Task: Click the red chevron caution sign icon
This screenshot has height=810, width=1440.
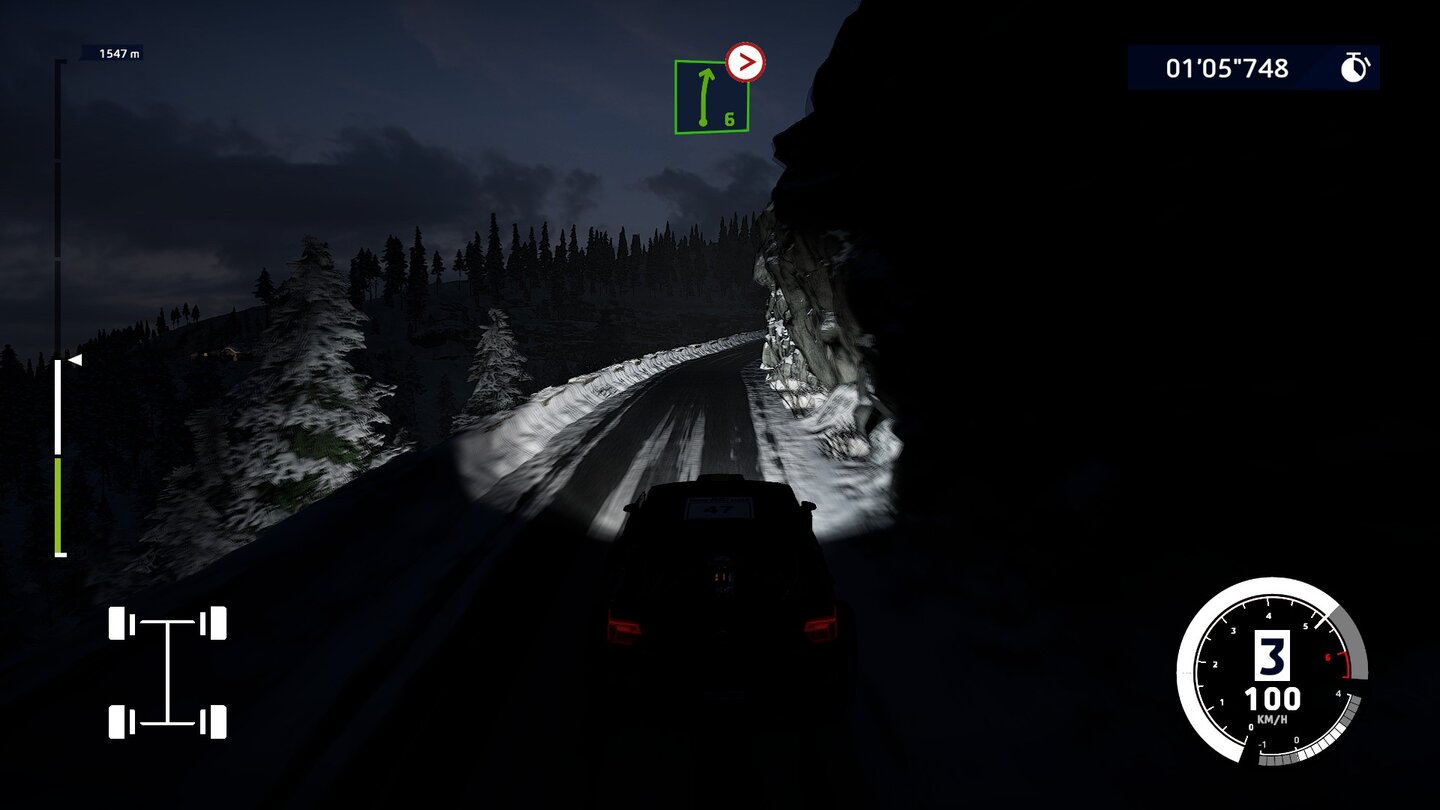Action: click(744, 62)
